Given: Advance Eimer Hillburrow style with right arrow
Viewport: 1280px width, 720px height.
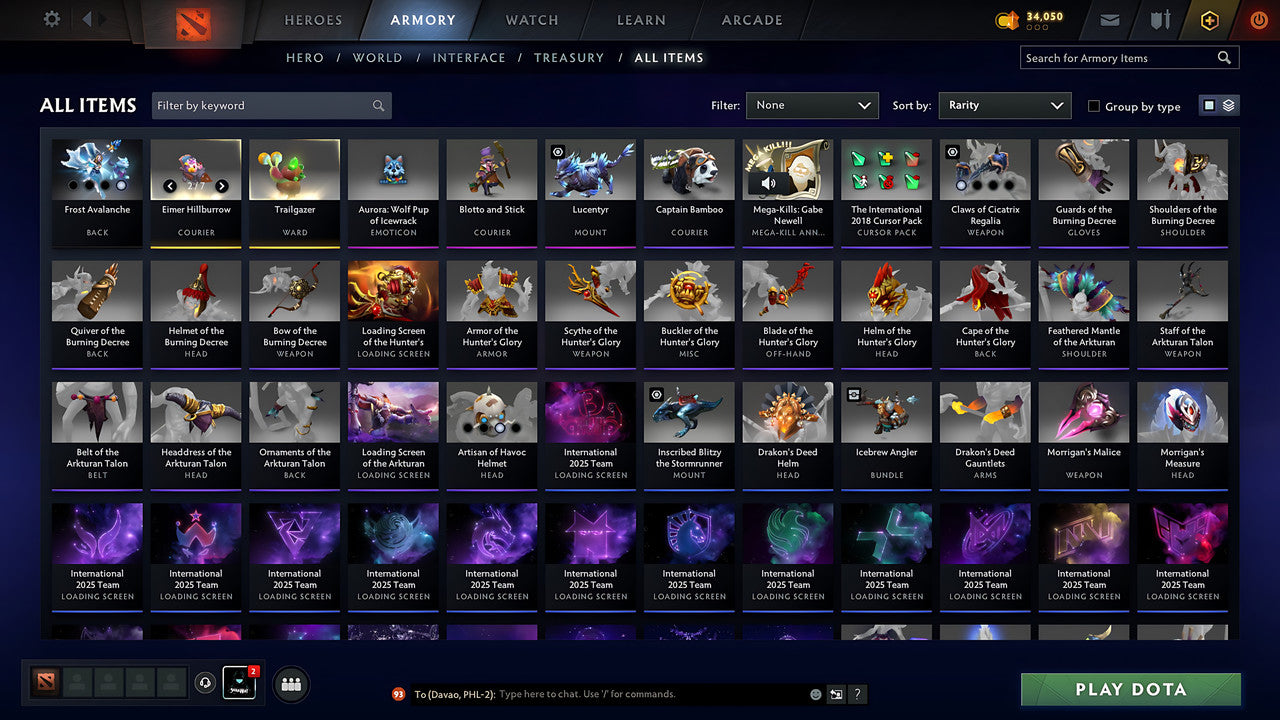Looking at the screenshot, I should coord(222,186).
